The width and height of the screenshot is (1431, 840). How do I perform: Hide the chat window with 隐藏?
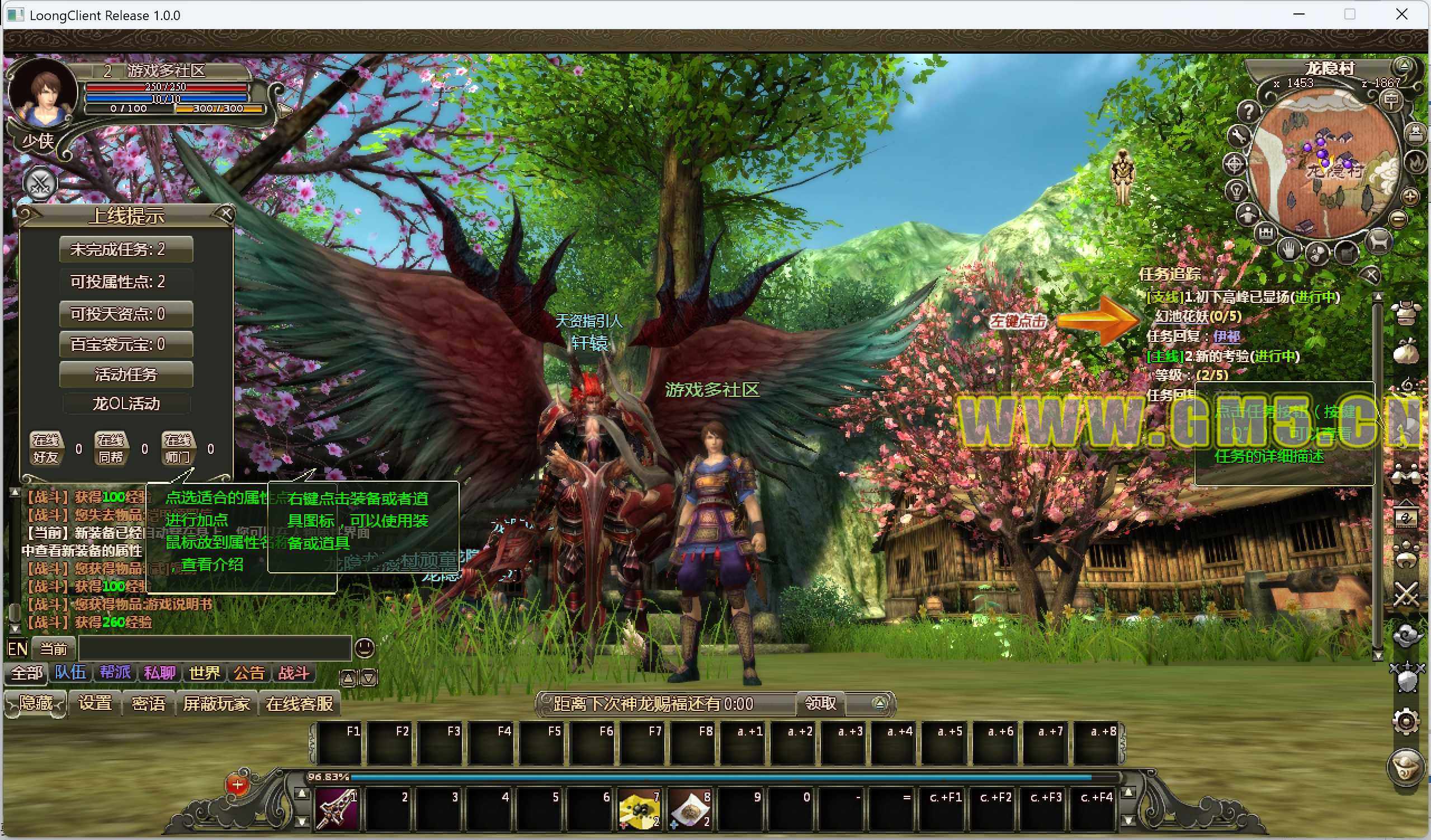click(x=36, y=704)
